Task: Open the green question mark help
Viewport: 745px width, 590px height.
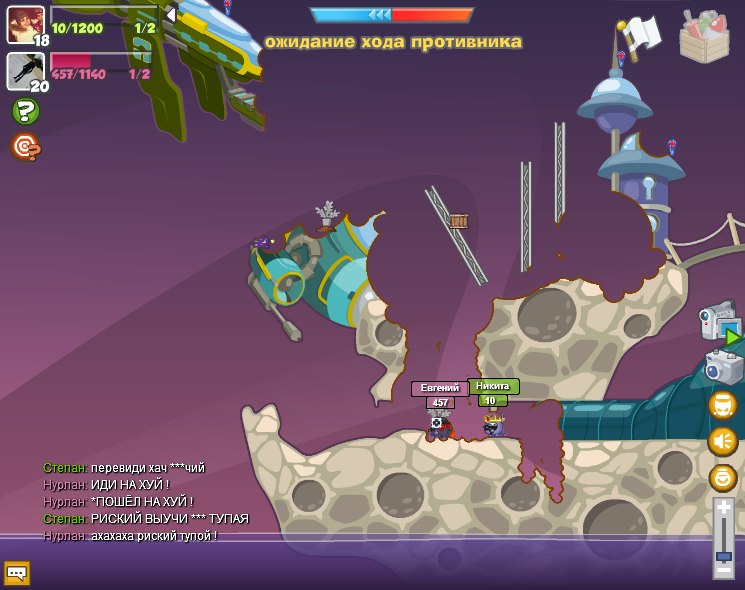Action: point(26,111)
